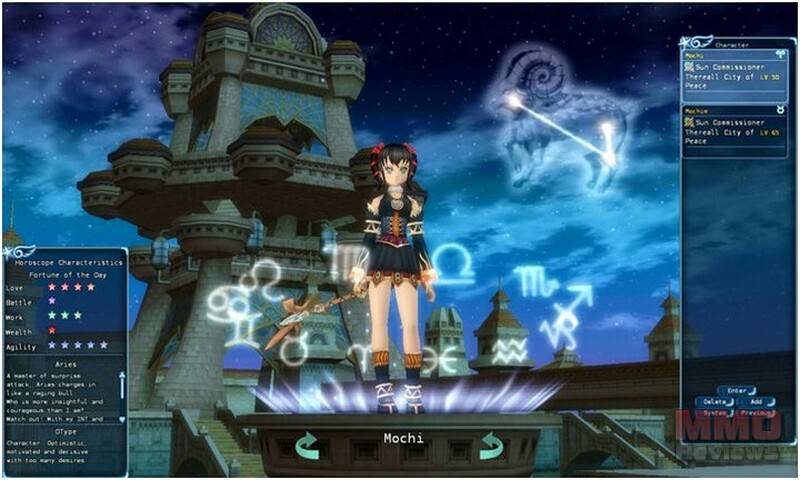Go back with the Previous button
The image size is (800, 480).
click(757, 412)
